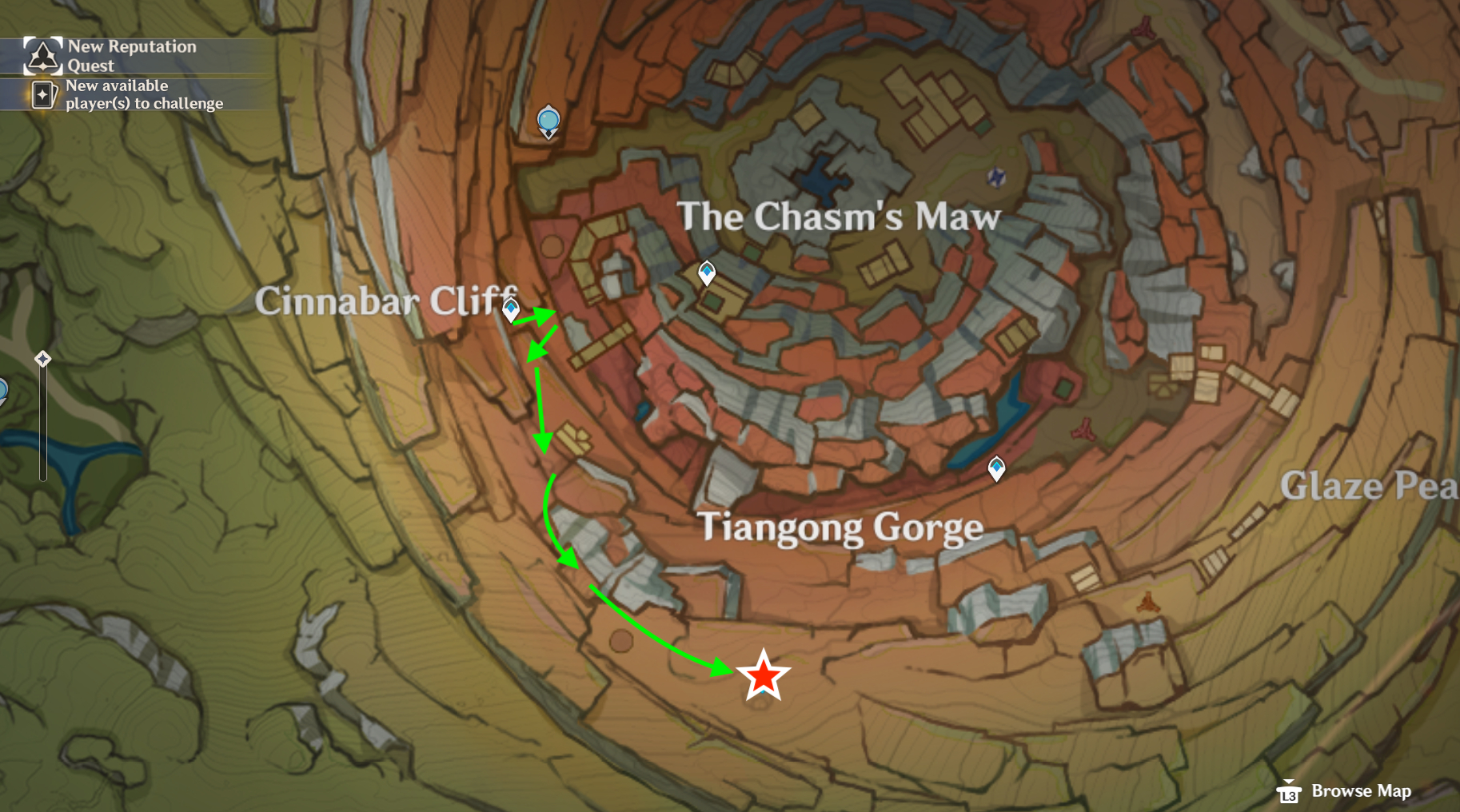Screen dimensions: 1460x812
Task: Click the depth slider handle on the left
Action: click(42, 360)
